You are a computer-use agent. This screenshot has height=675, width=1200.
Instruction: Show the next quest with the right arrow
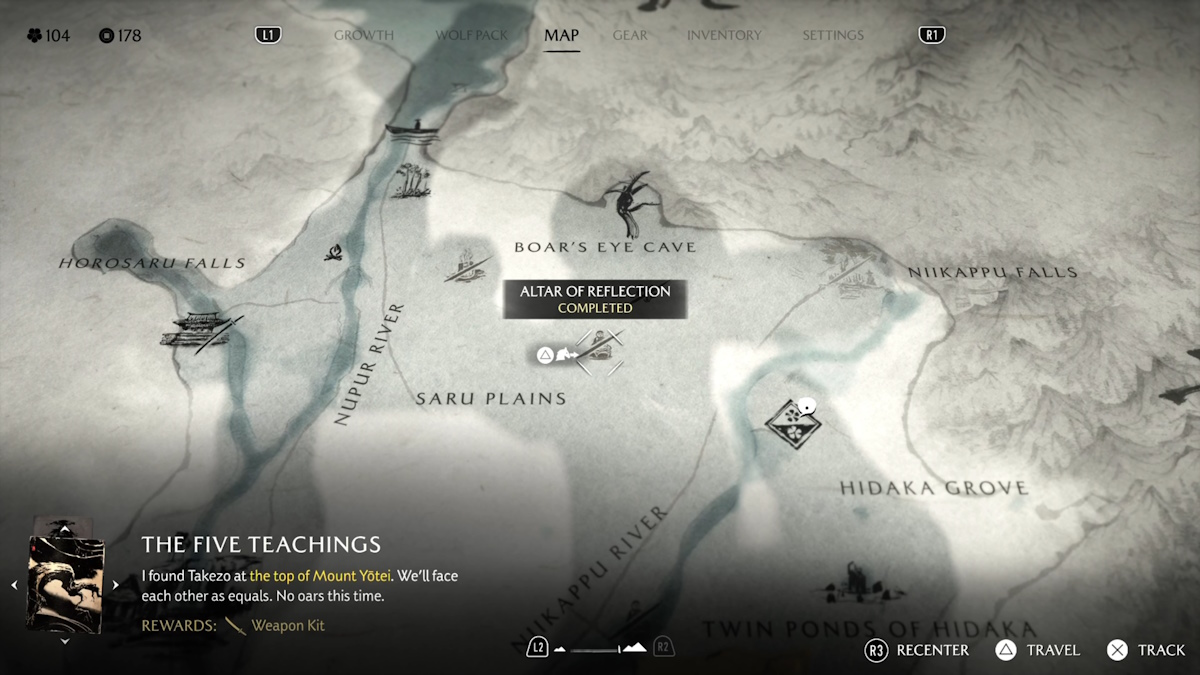(x=115, y=585)
